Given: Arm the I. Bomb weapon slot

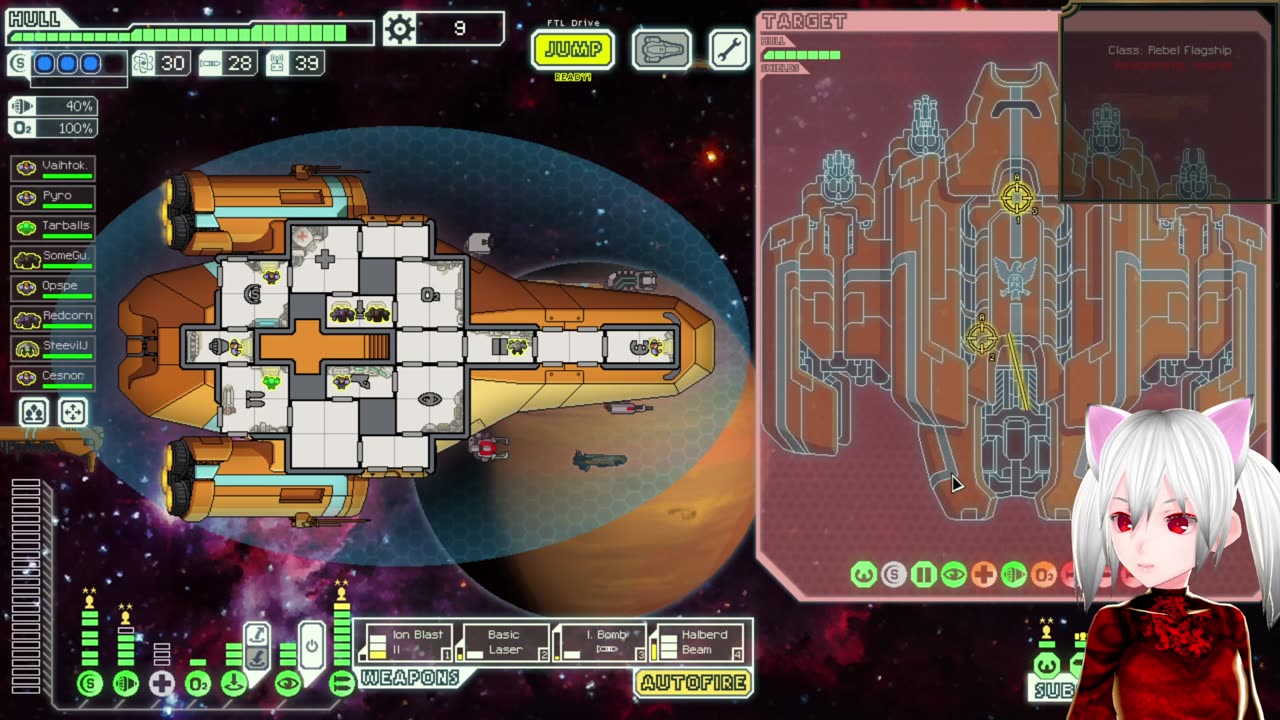Looking at the screenshot, I should [601, 642].
